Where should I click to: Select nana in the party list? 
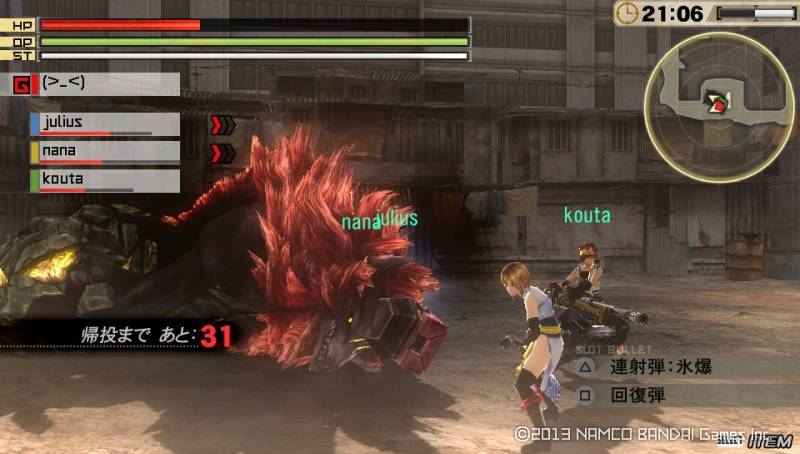click(105, 152)
